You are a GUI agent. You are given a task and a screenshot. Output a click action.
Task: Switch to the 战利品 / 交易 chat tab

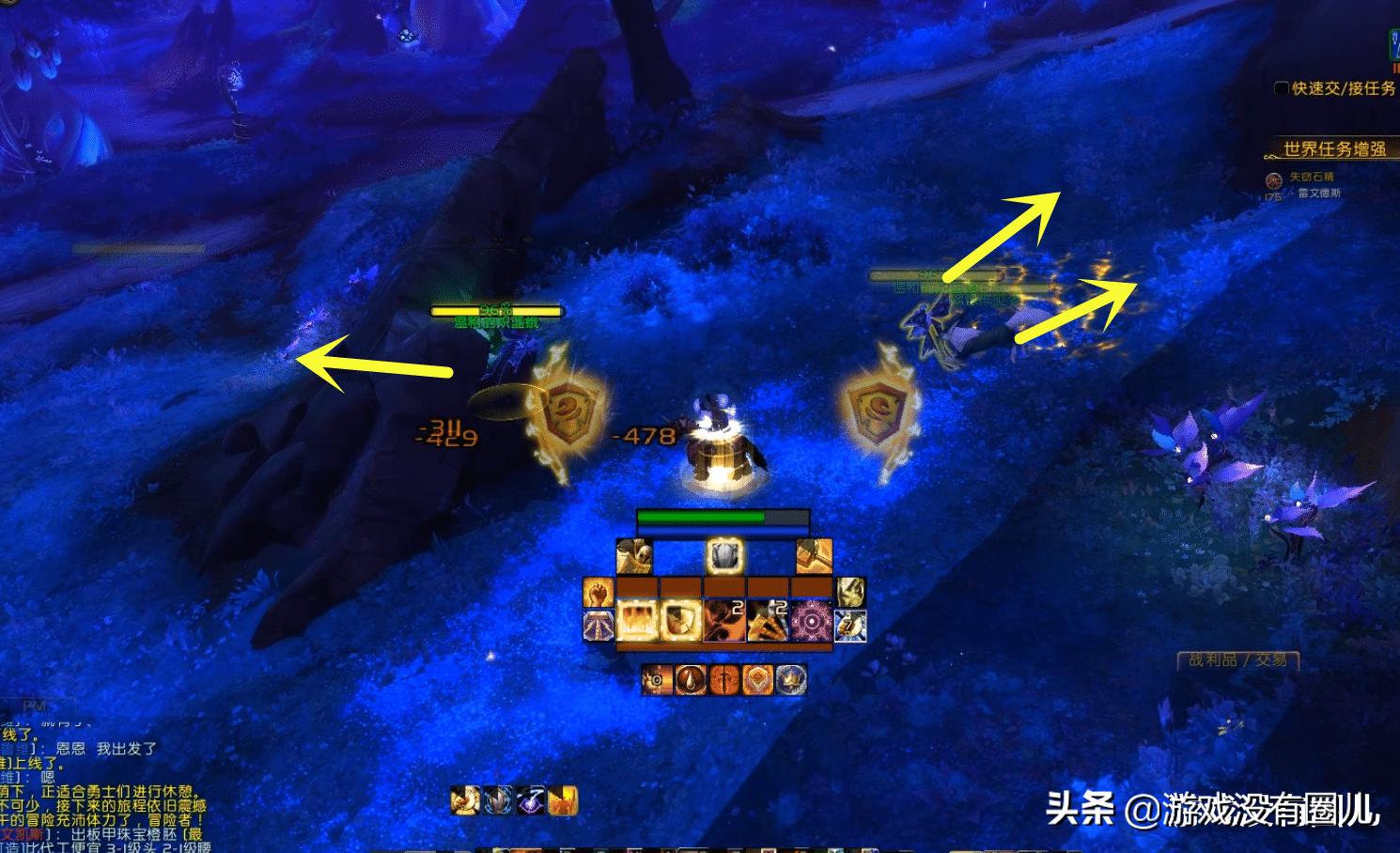1237,661
